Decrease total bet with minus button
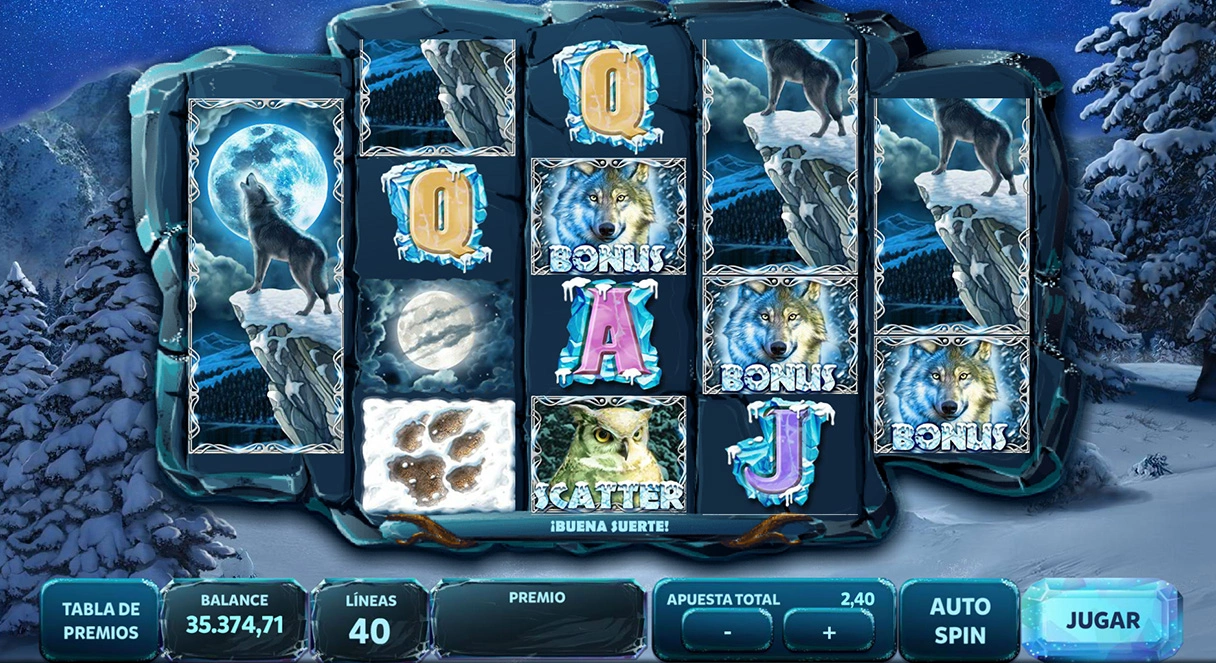The width and height of the screenshot is (1216, 663). pyautogui.click(x=727, y=632)
